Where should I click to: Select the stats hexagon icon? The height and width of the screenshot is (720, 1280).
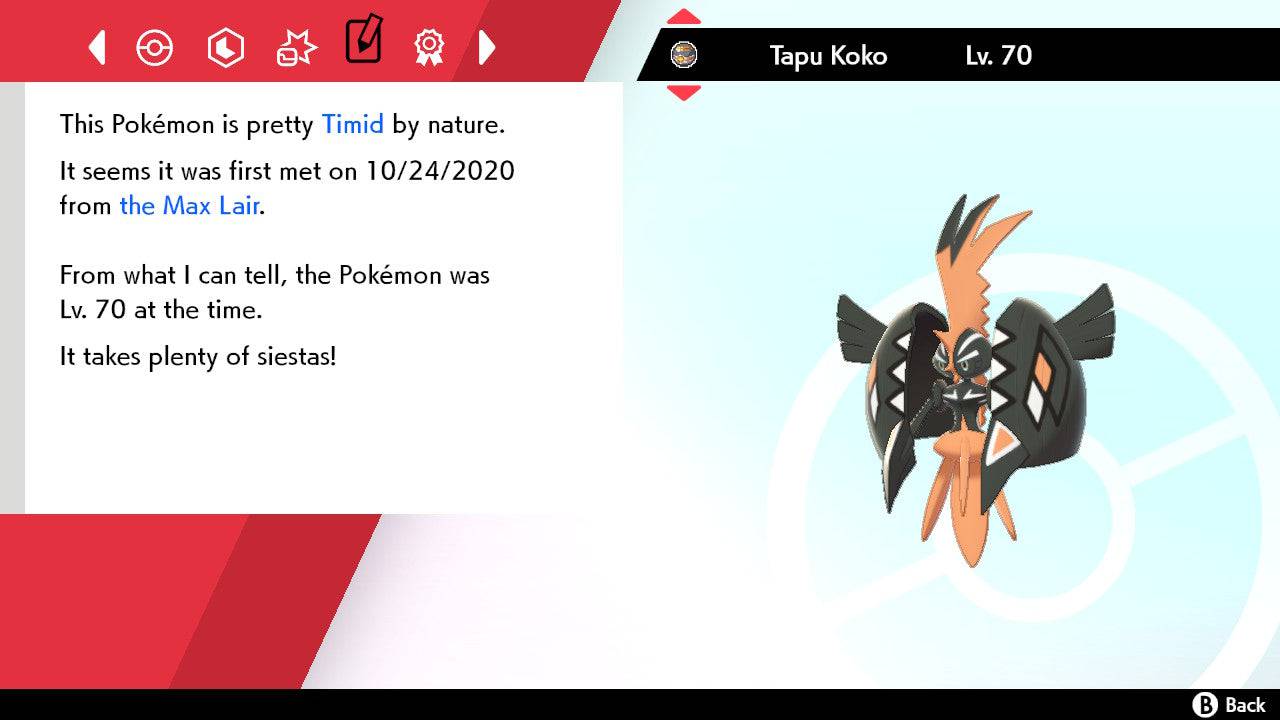(226, 47)
